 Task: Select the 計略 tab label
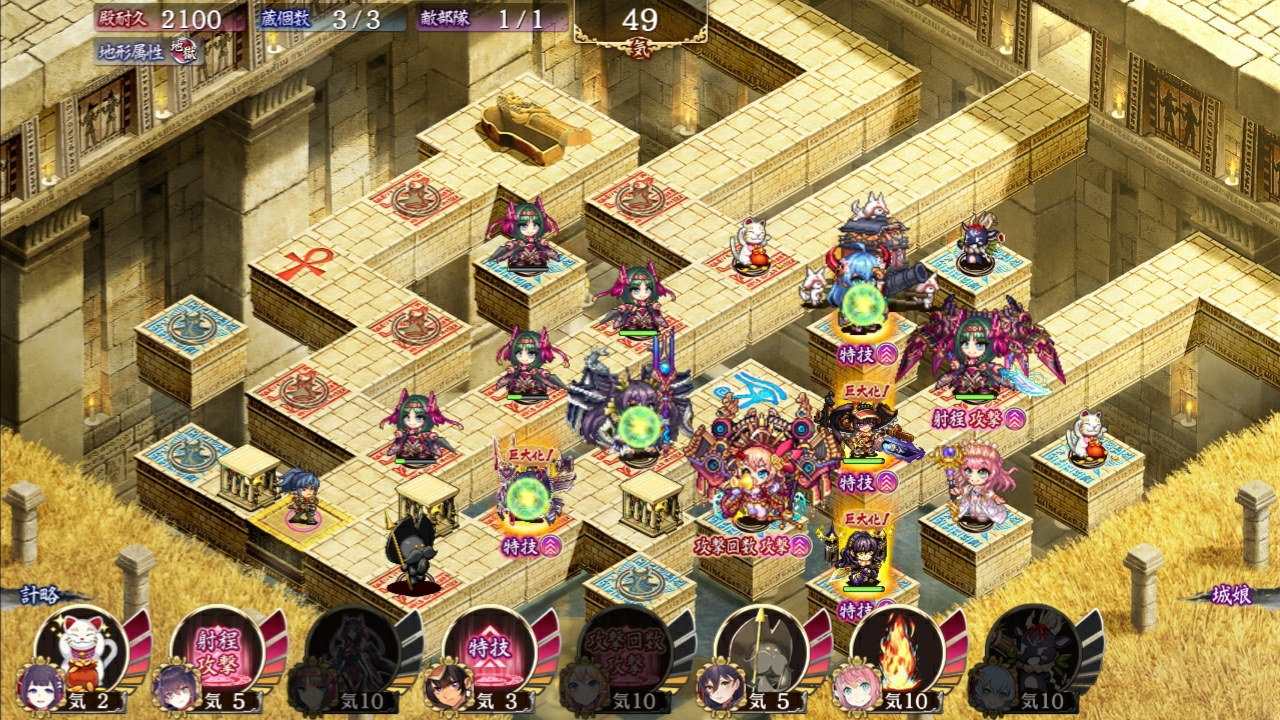42,595
